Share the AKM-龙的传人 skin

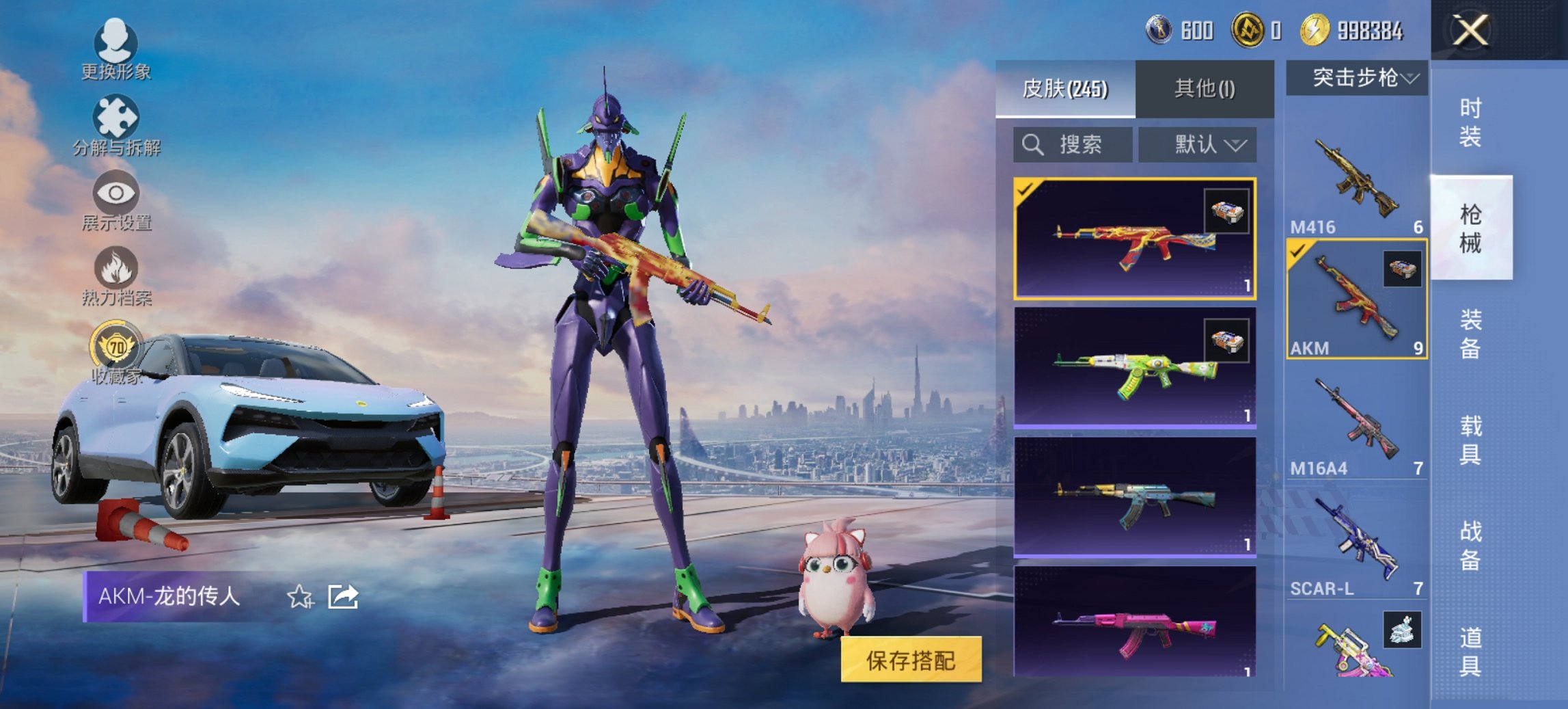point(342,597)
